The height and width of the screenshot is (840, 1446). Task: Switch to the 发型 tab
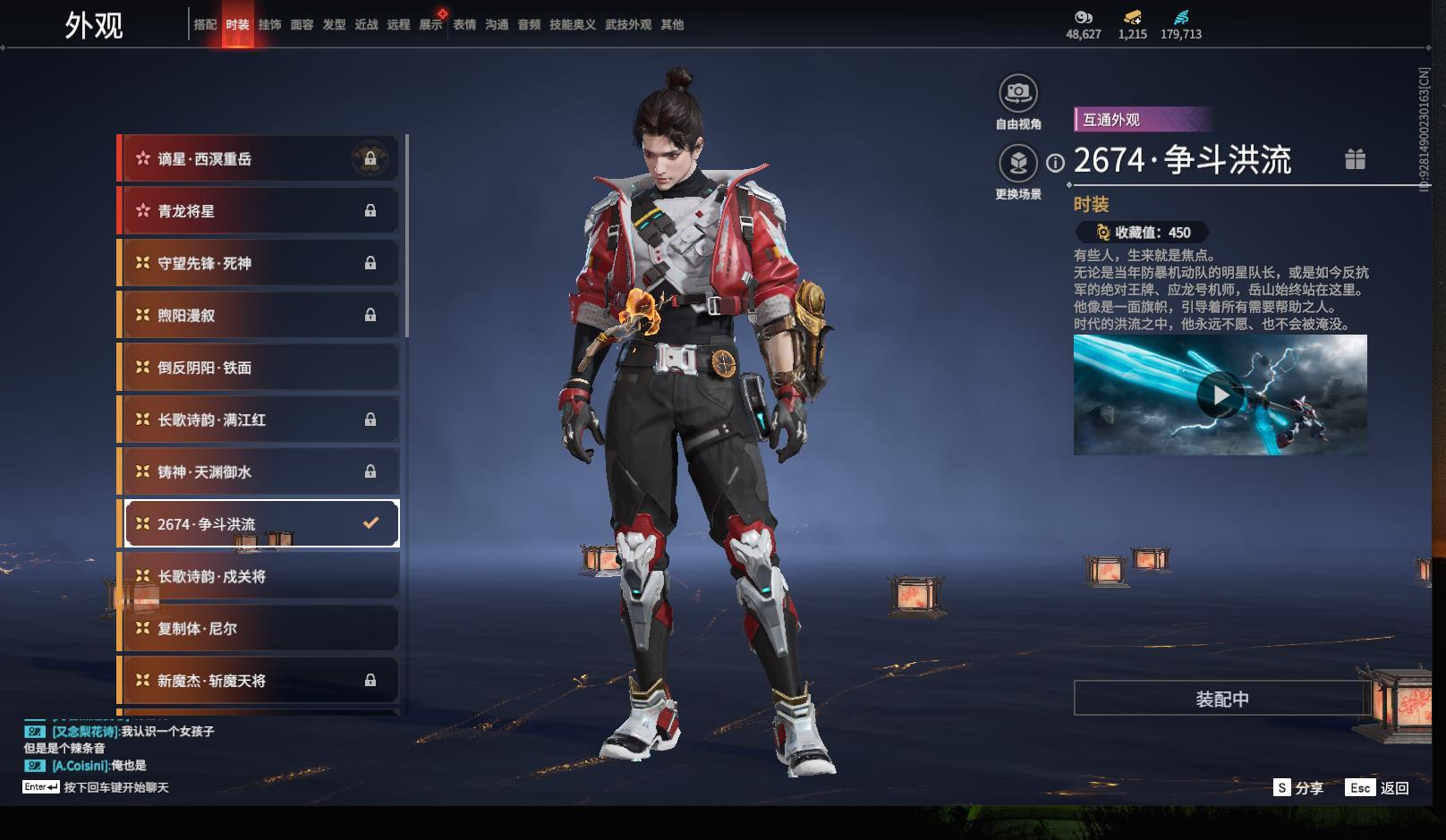(x=334, y=25)
